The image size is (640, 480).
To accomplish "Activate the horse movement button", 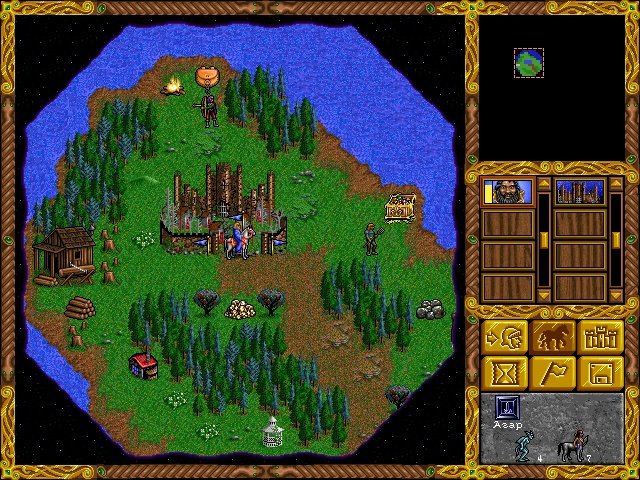I will pos(554,336).
